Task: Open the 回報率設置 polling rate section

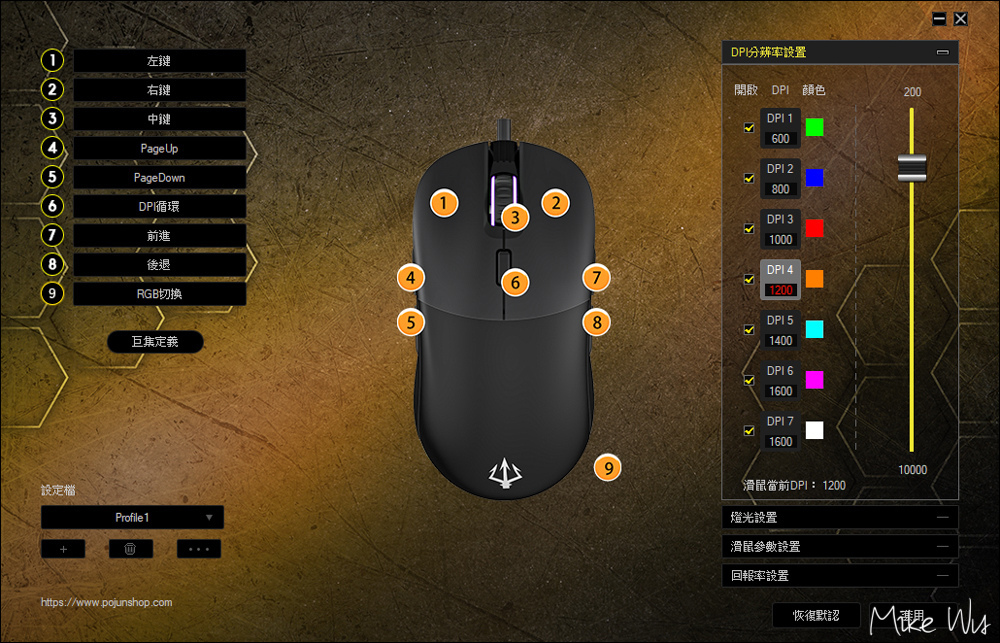Action: click(839, 576)
